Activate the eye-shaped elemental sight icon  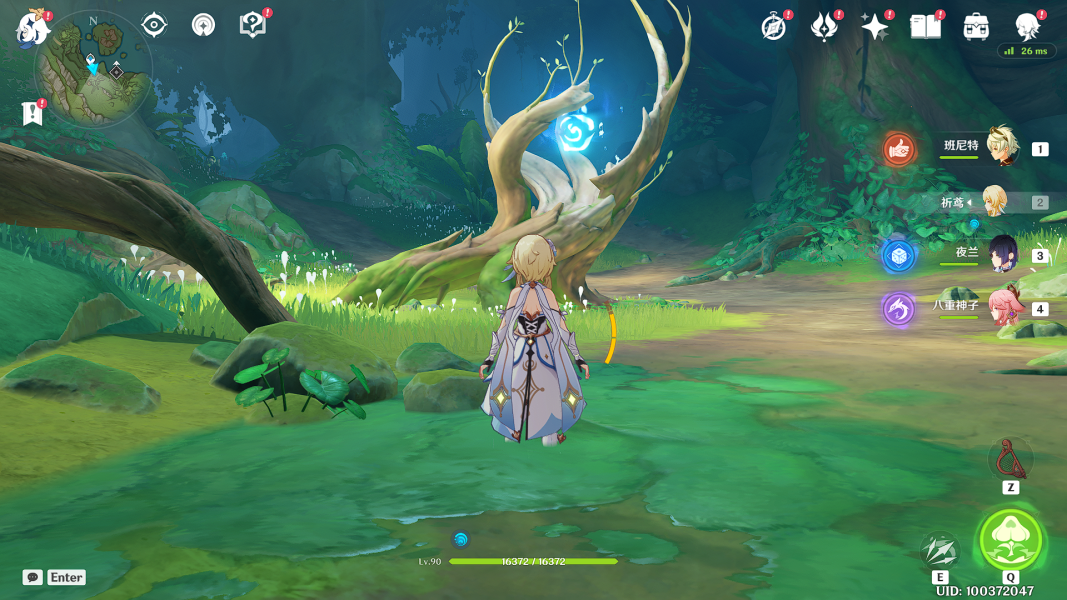click(154, 25)
